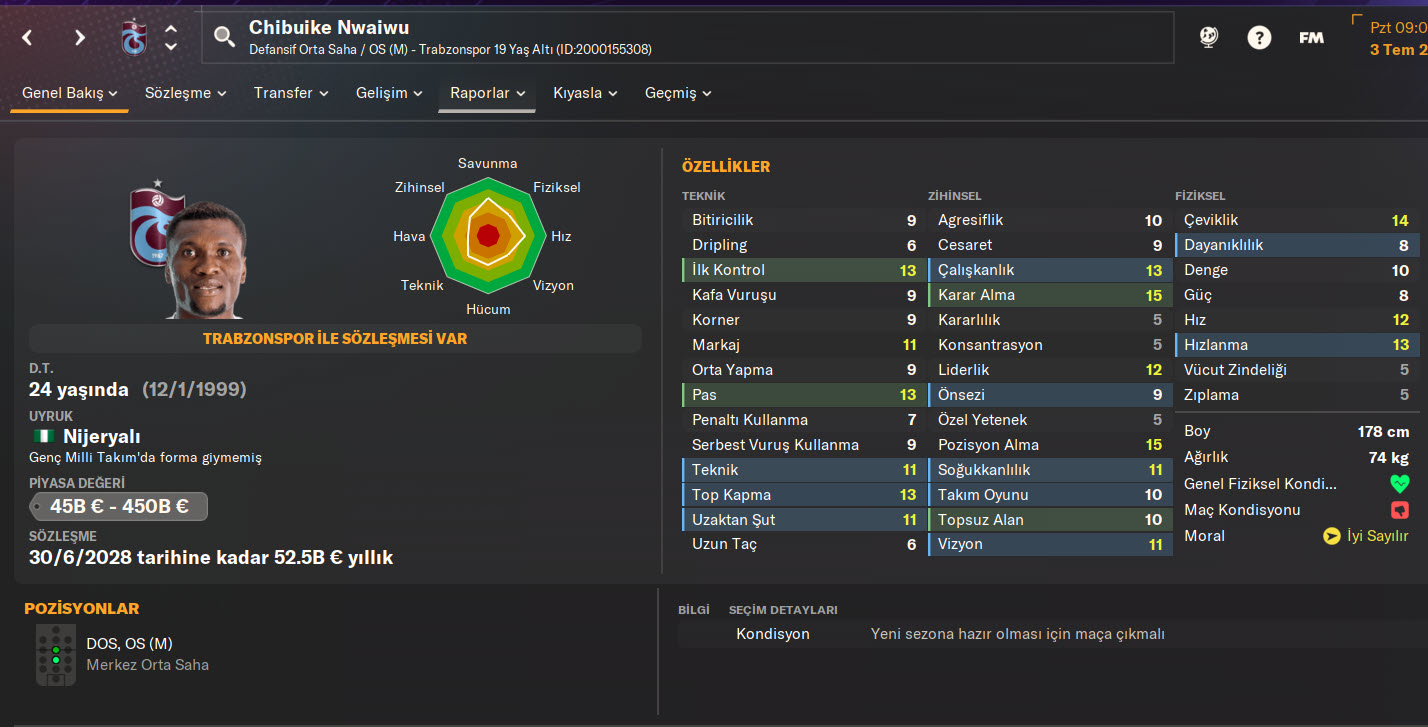Show the Geçmiş history tab
Viewport: 1428px width, 727px height.
coord(678,93)
